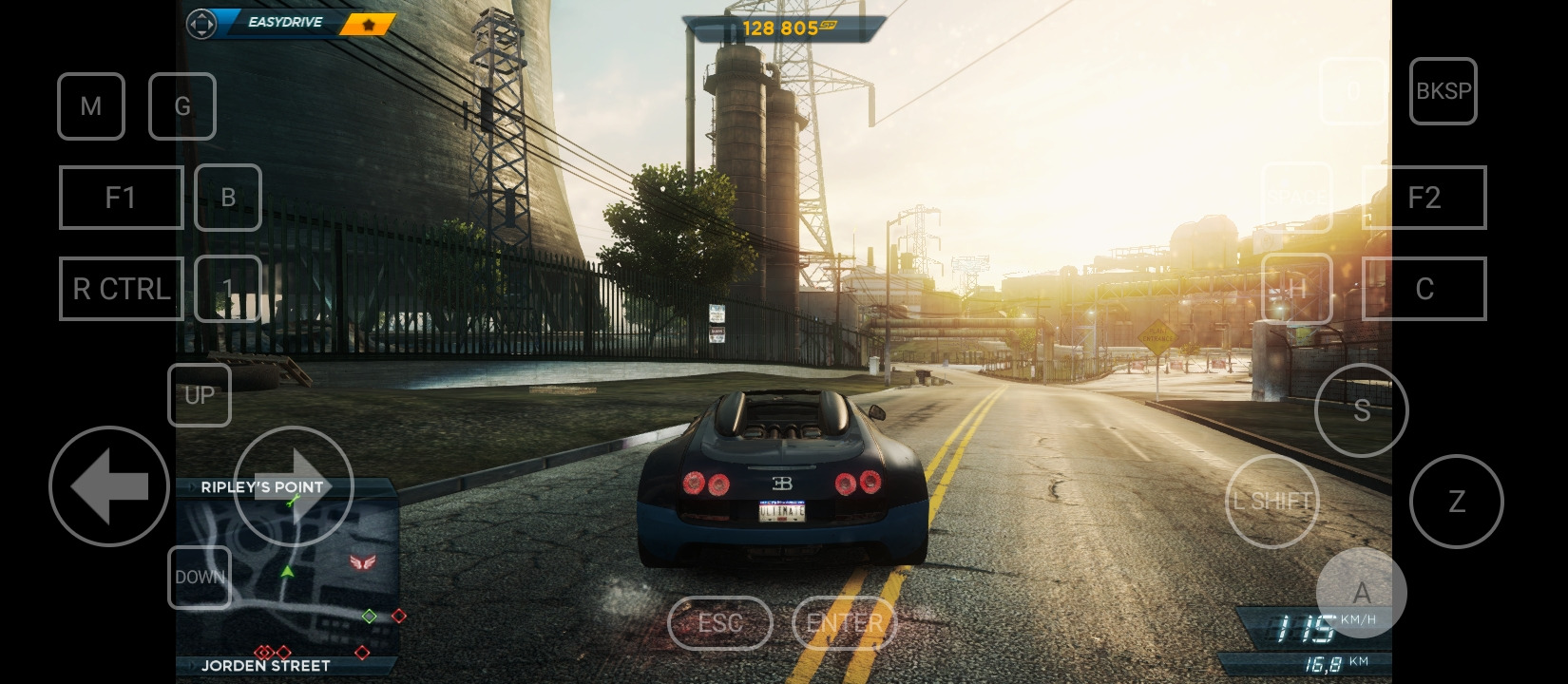Tap the C on-screen key
The width and height of the screenshot is (1568, 684).
coord(1425,289)
